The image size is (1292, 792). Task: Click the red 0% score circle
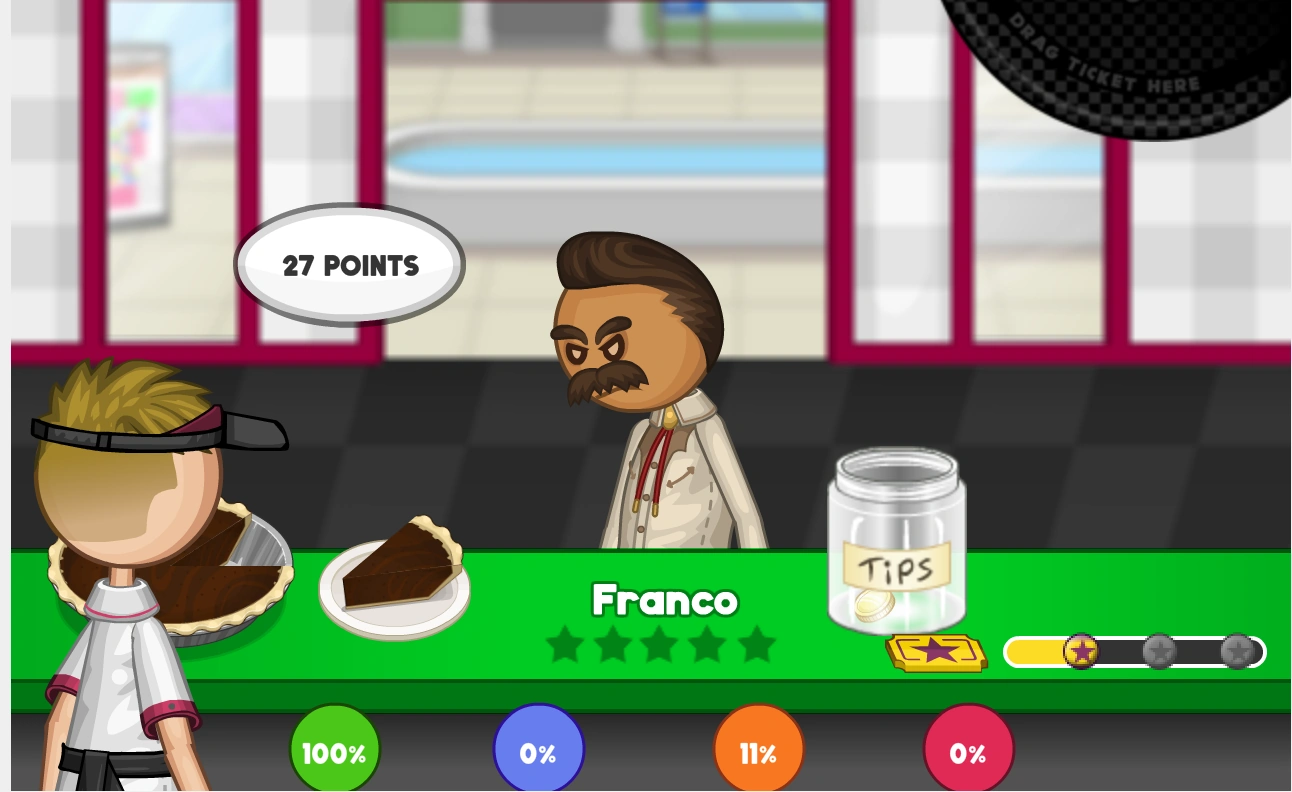click(x=968, y=749)
